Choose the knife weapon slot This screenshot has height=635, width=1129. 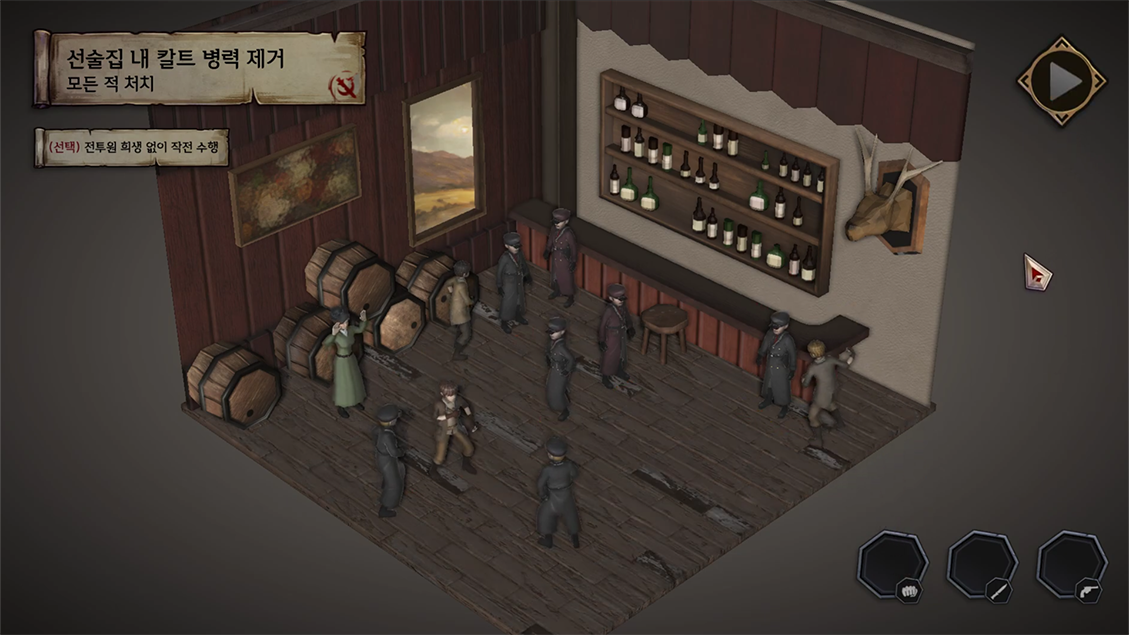click(x=981, y=565)
